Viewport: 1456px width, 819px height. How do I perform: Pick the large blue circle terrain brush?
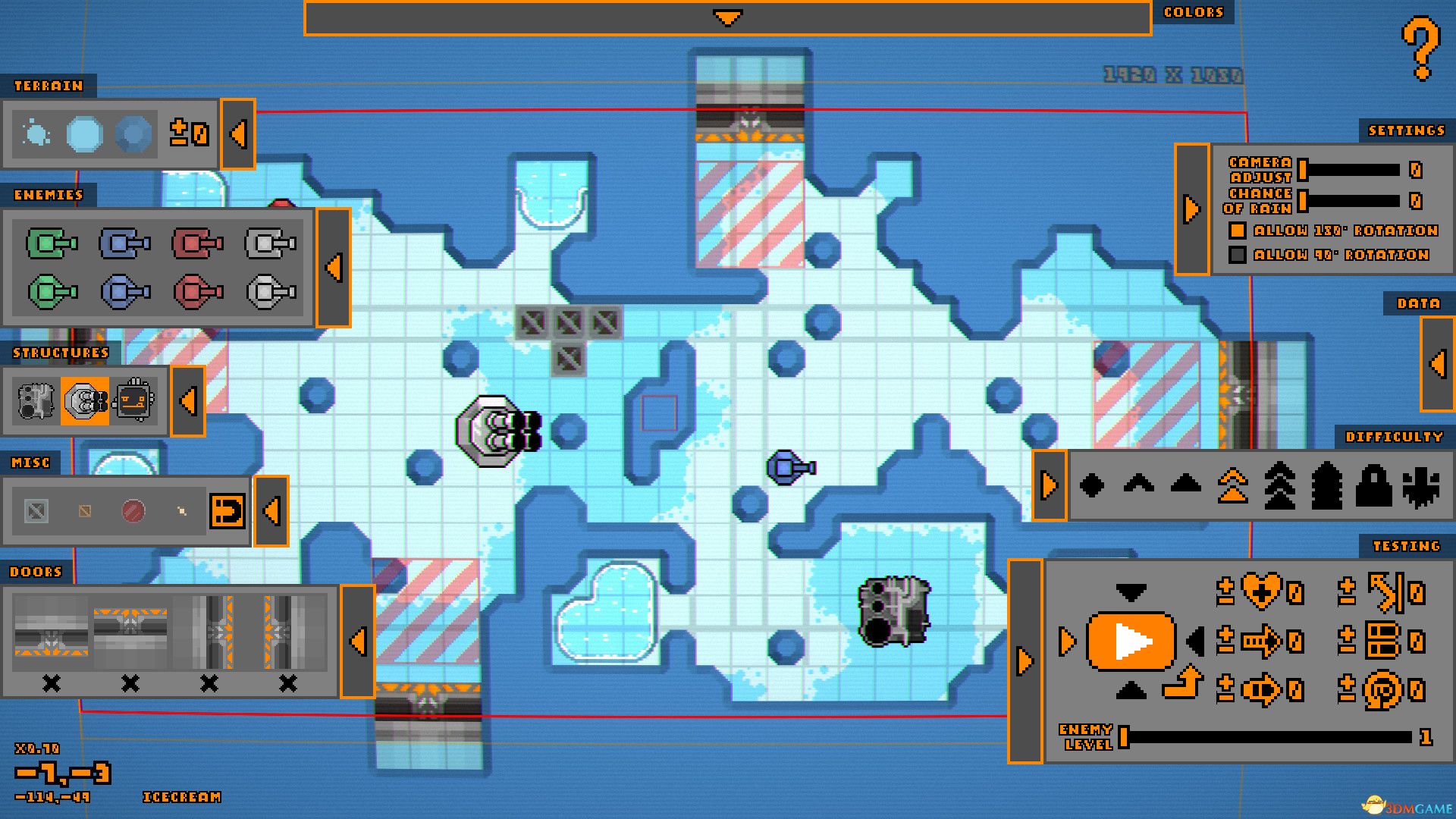(83, 135)
